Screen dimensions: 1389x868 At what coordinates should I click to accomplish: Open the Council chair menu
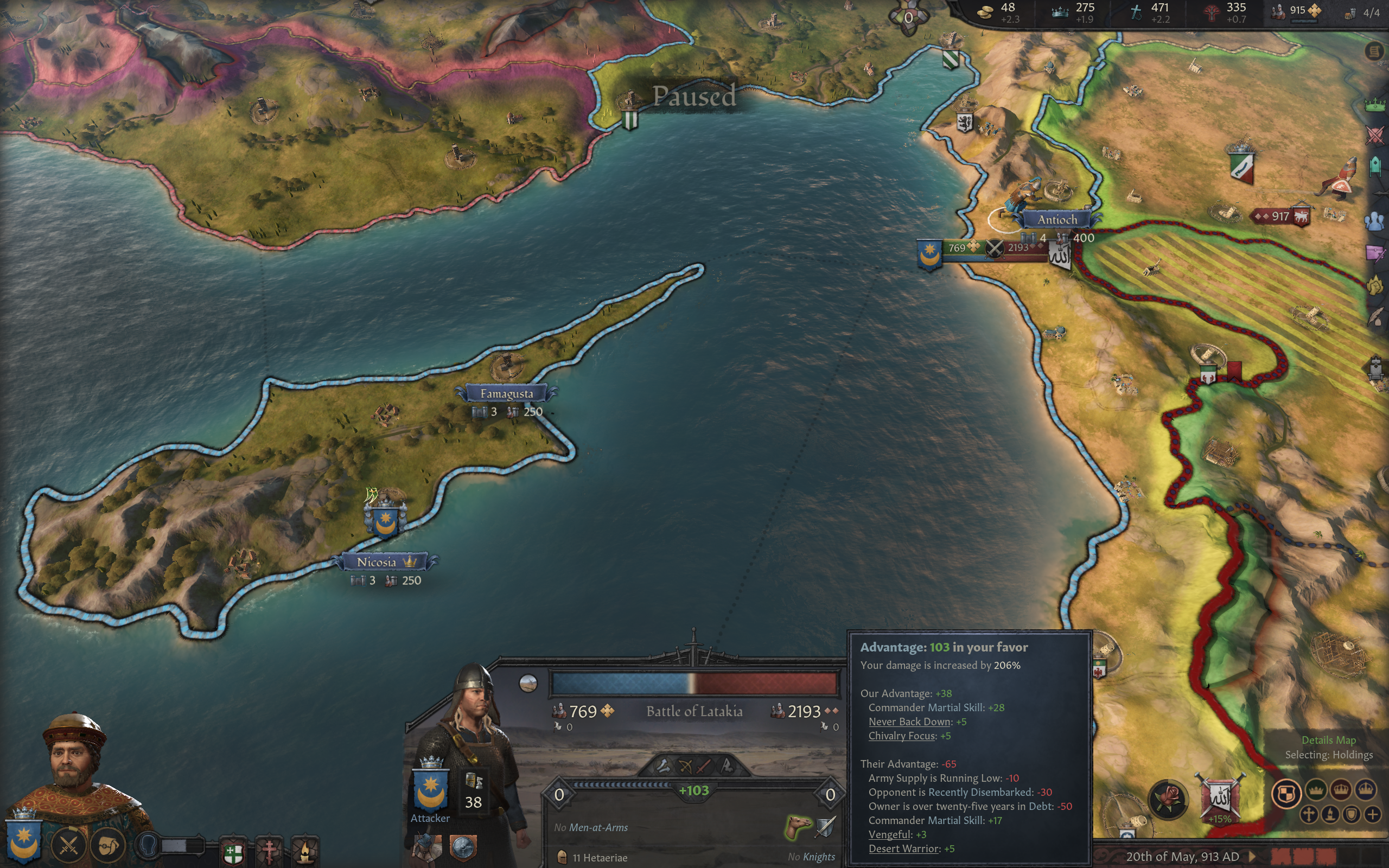coord(1375,166)
